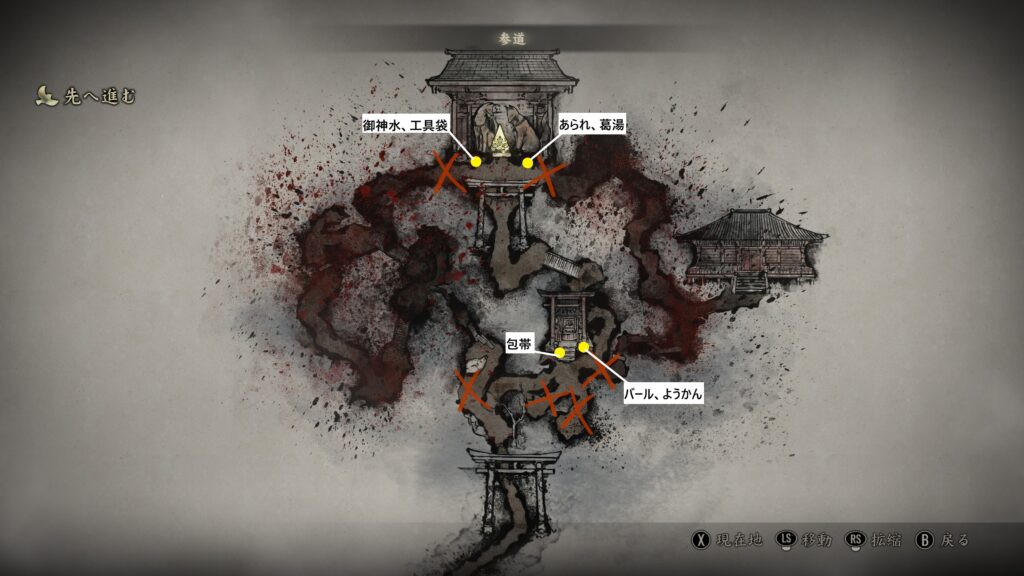The height and width of the screenshot is (576, 1024).
Task: Select the バール、ようかん item label
Action: click(x=663, y=395)
